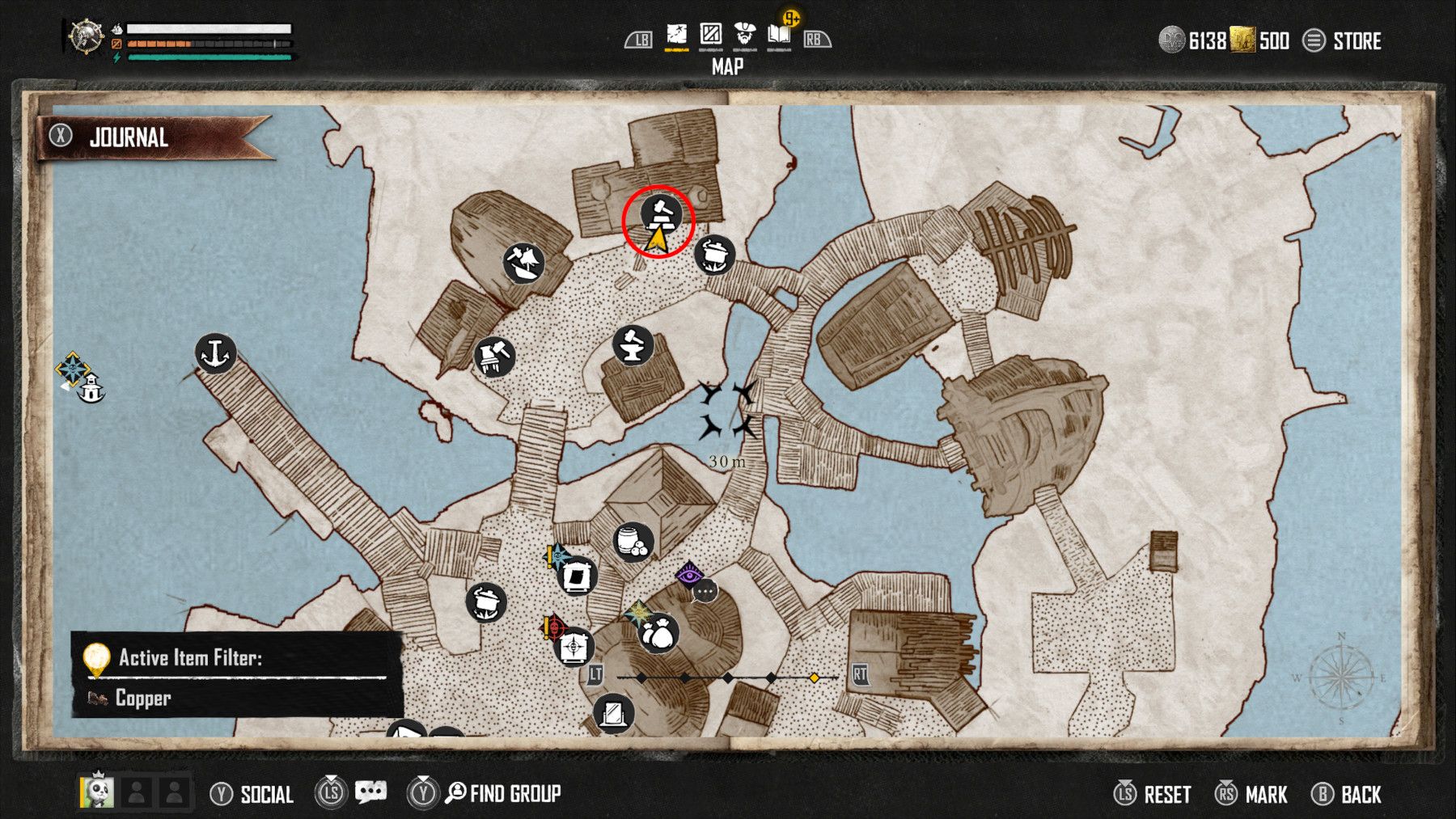Image resolution: width=1456 pixels, height=819 pixels.
Task: Open the Journal via the banner ribbon
Action: 129,137
